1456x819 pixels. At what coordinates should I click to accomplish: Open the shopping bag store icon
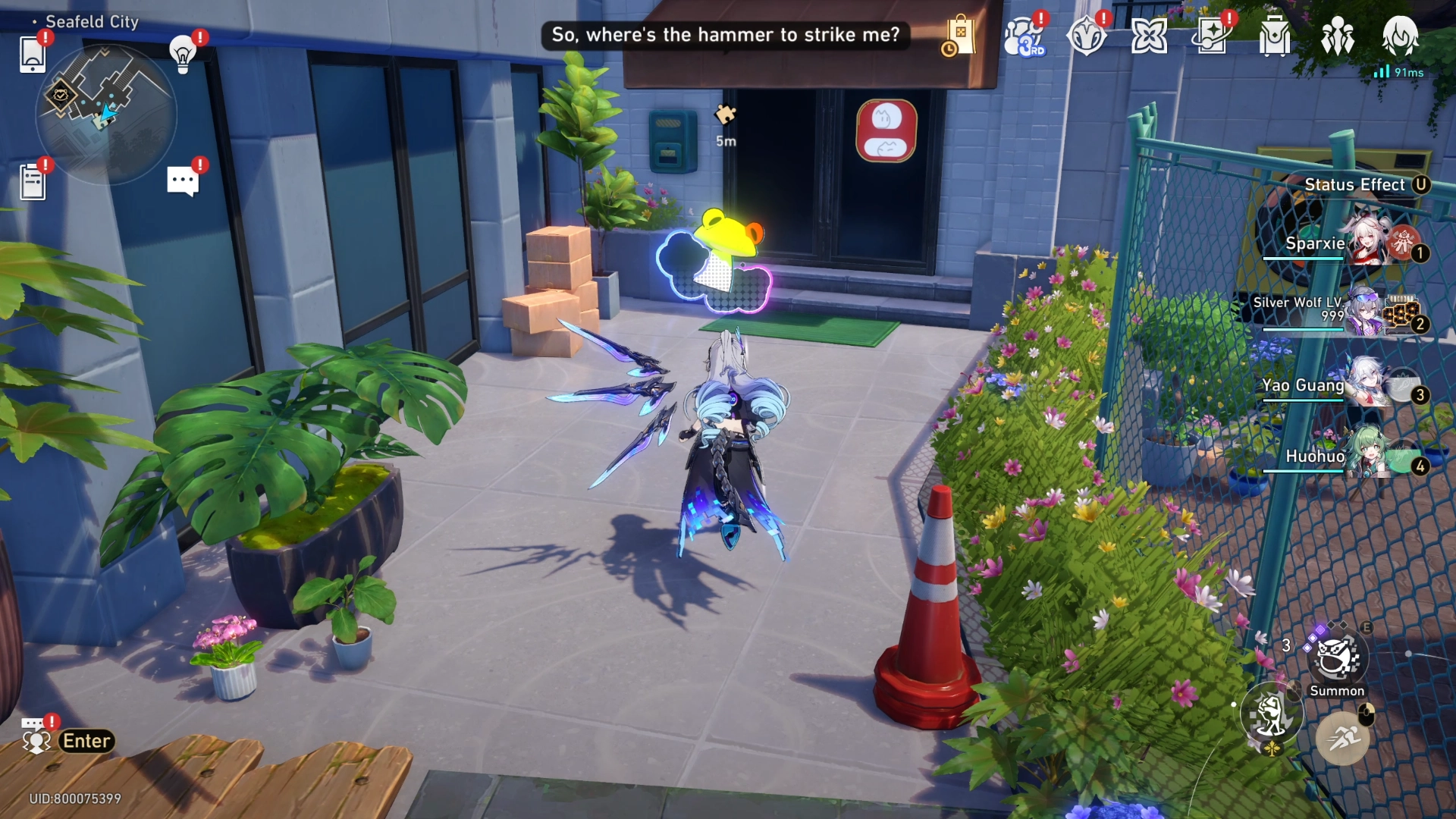point(960,36)
